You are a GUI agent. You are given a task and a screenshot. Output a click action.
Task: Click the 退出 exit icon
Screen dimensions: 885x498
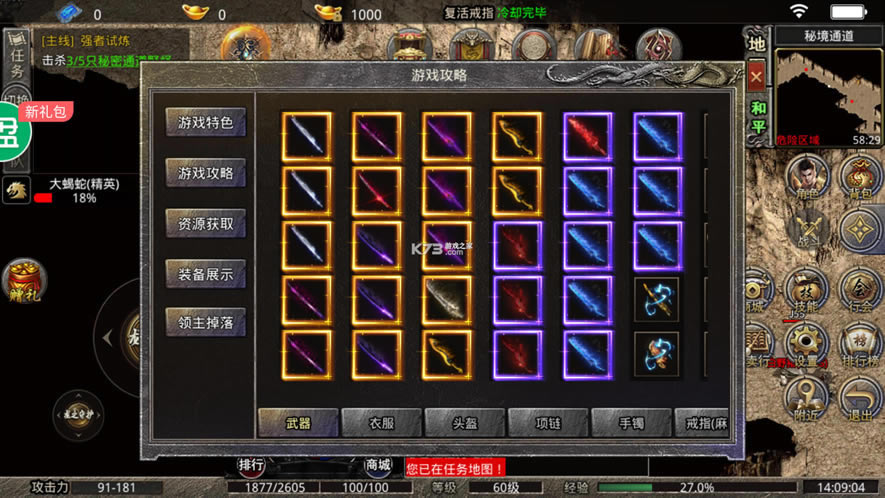[x=860, y=400]
